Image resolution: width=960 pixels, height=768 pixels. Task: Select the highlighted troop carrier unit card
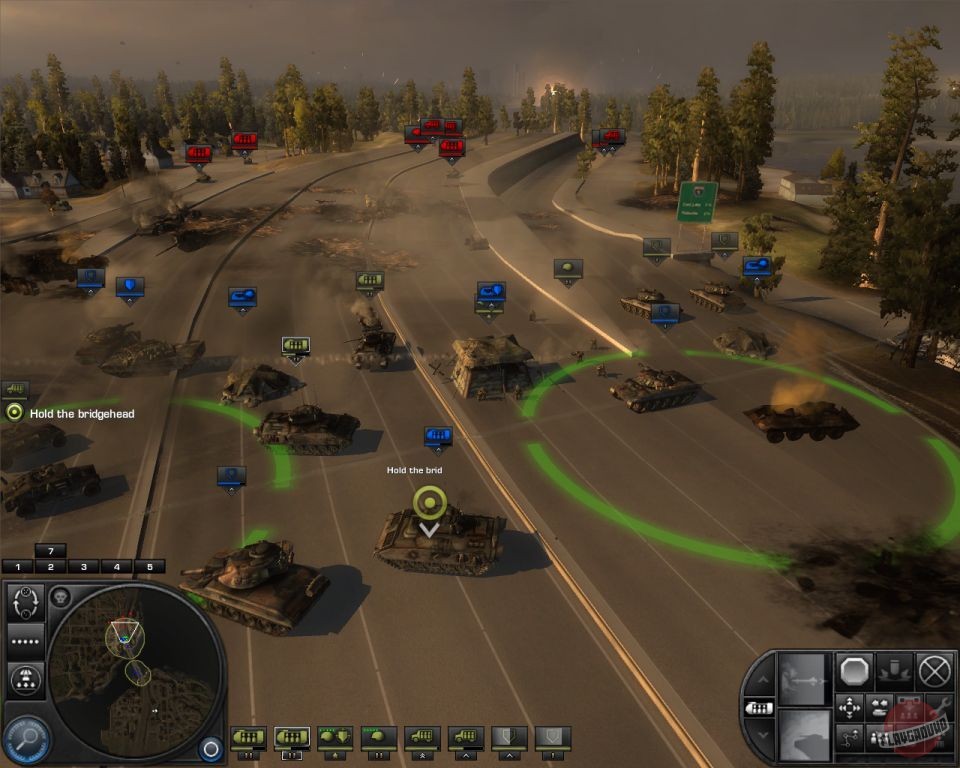click(291, 738)
